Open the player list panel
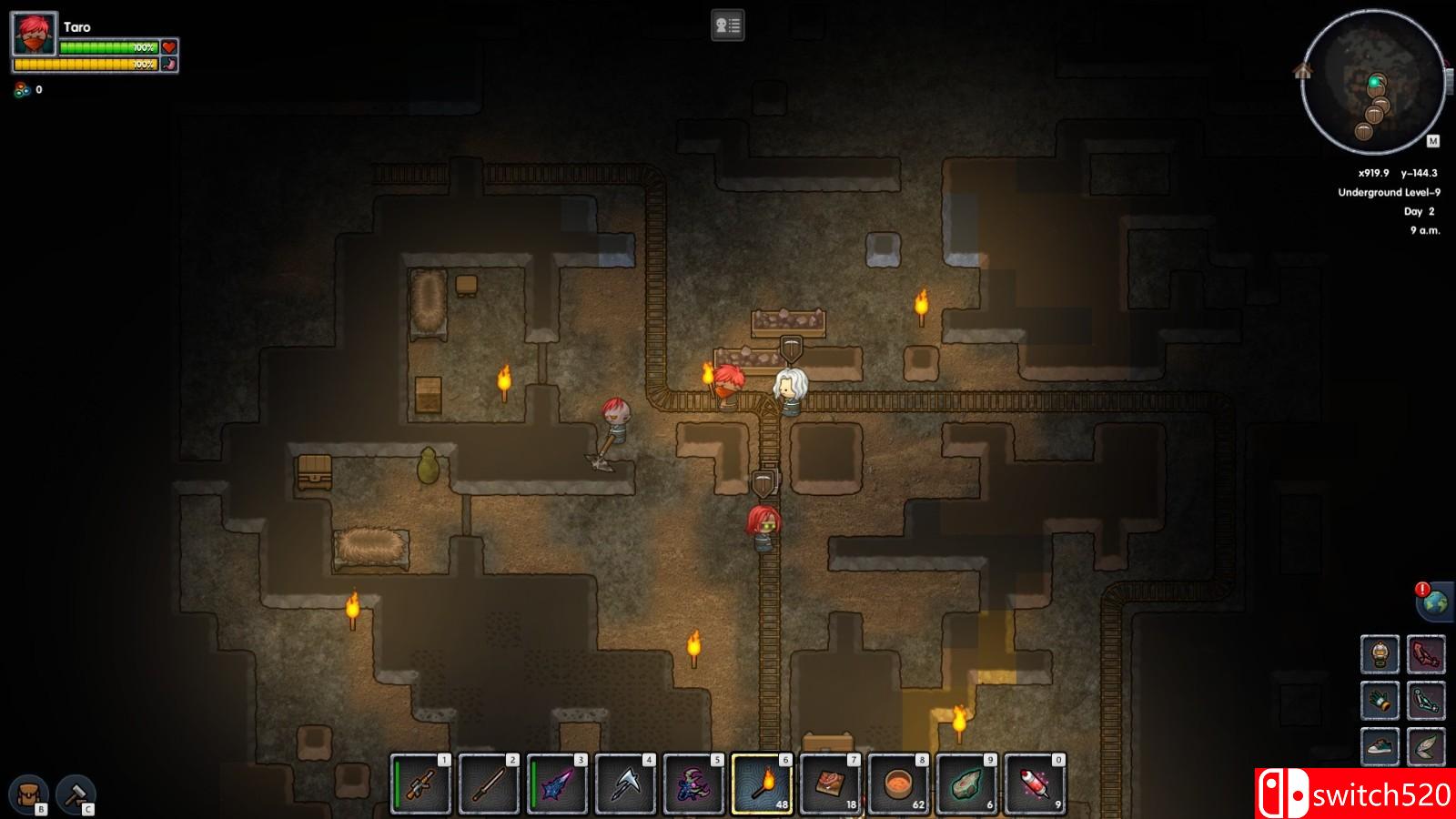1456x819 pixels. tap(727, 25)
